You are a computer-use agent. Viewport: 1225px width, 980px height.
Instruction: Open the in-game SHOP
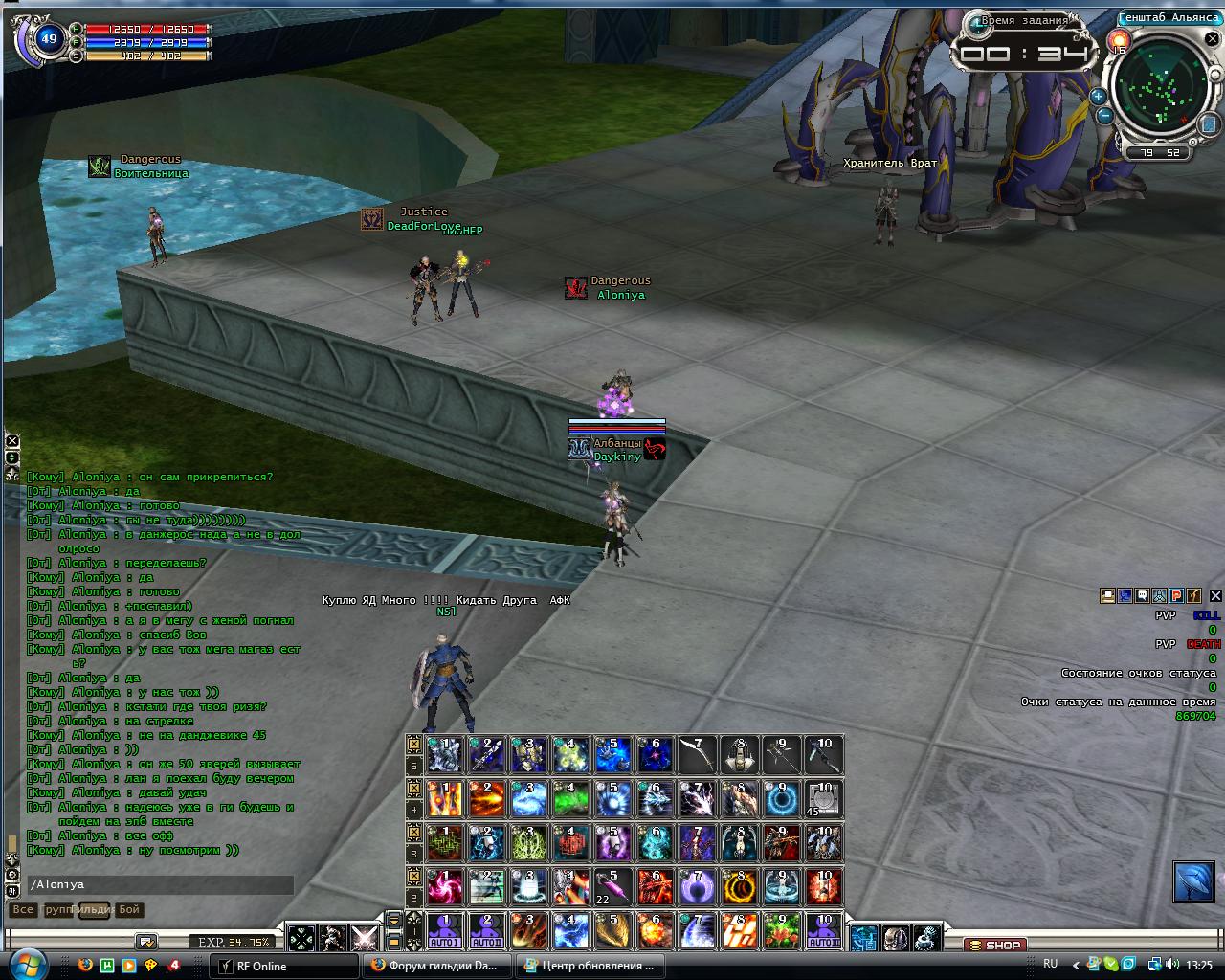tap(994, 945)
